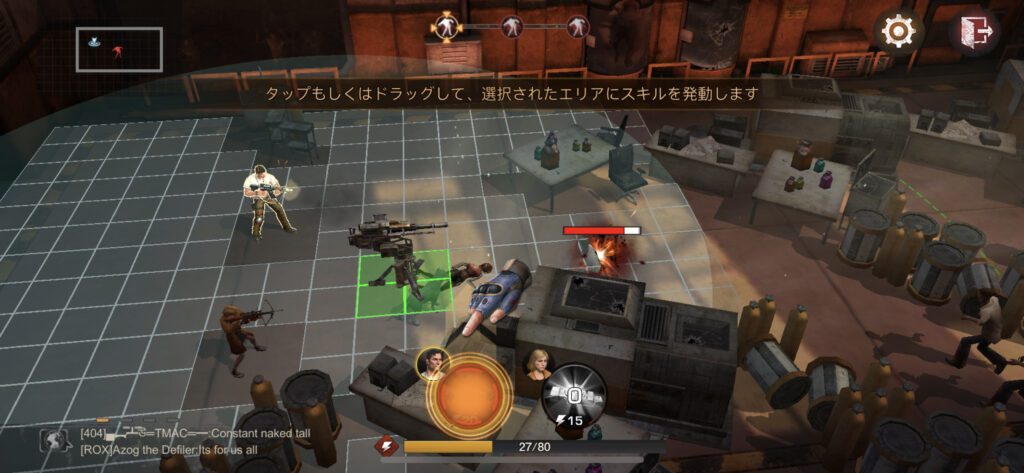
Task: Select the blonde woman hero portrait
Action: pyautogui.click(x=539, y=363)
